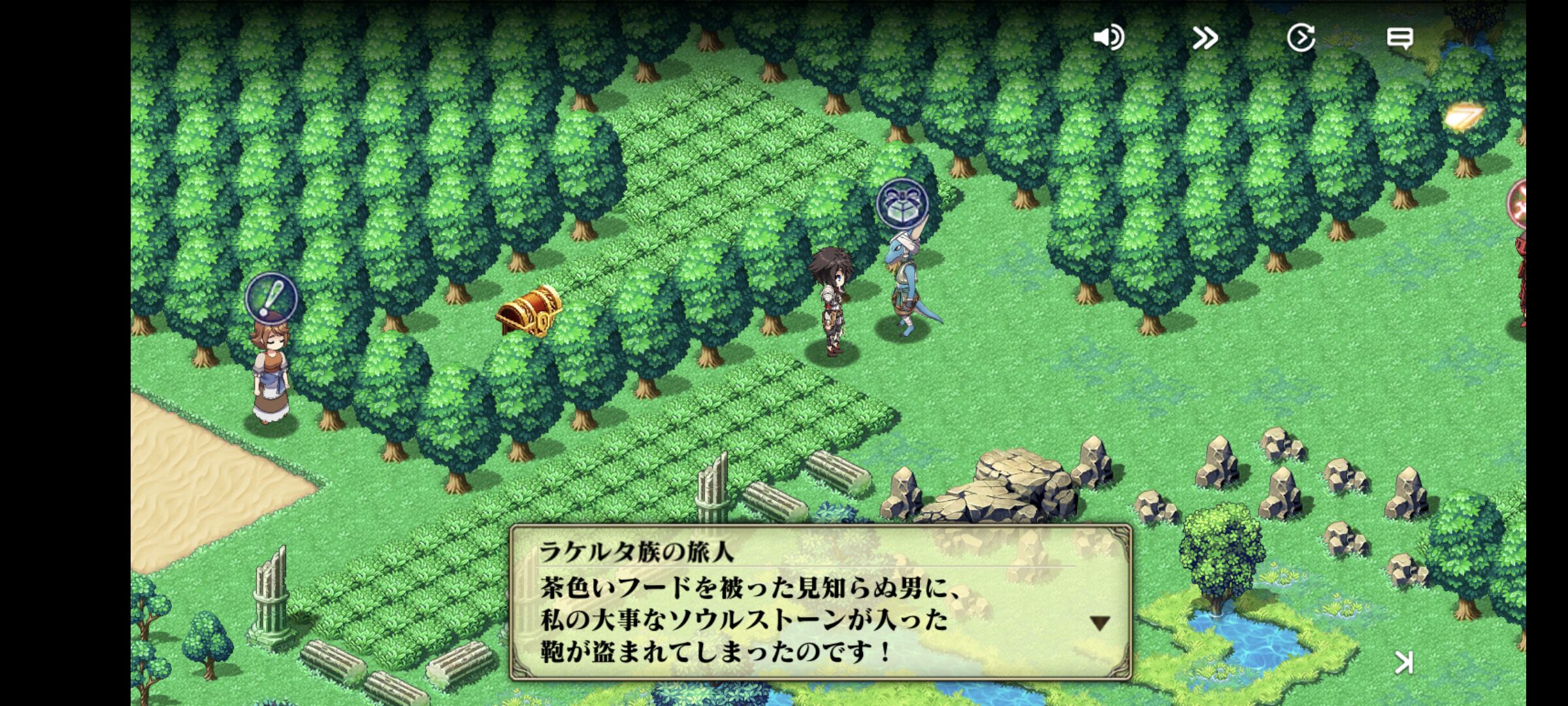The height and width of the screenshot is (706, 1568).
Task: Toggle the sound speaker icon
Action: click(x=1108, y=38)
